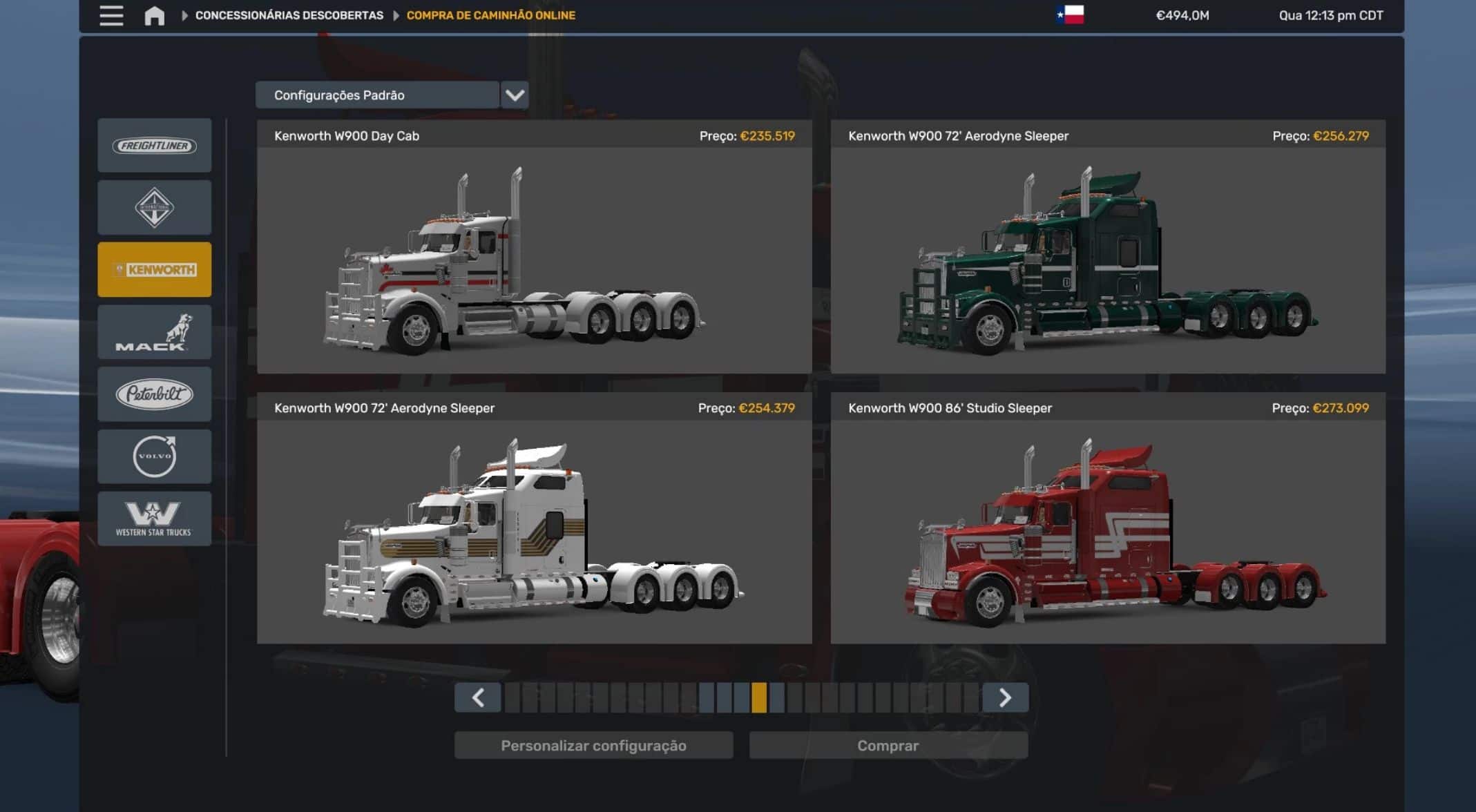Select the Mack brand icon
Screen dimensions: 1476x812
point(154,331)
